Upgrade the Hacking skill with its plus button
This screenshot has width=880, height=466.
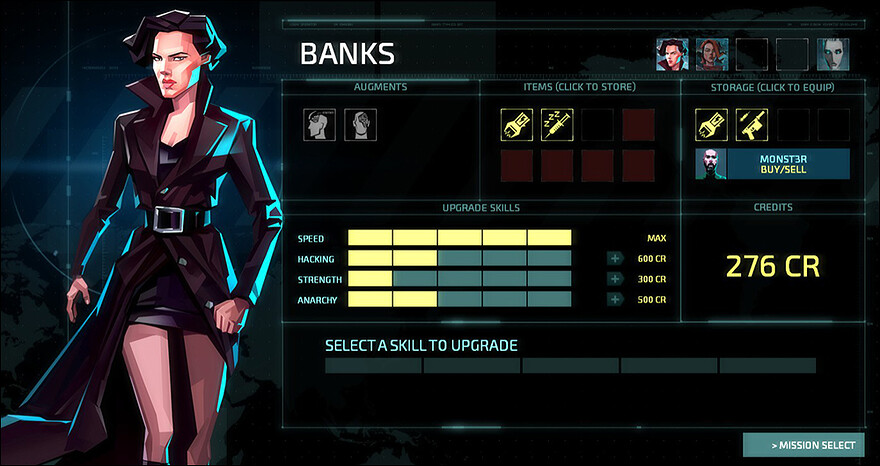click(614, 259)
